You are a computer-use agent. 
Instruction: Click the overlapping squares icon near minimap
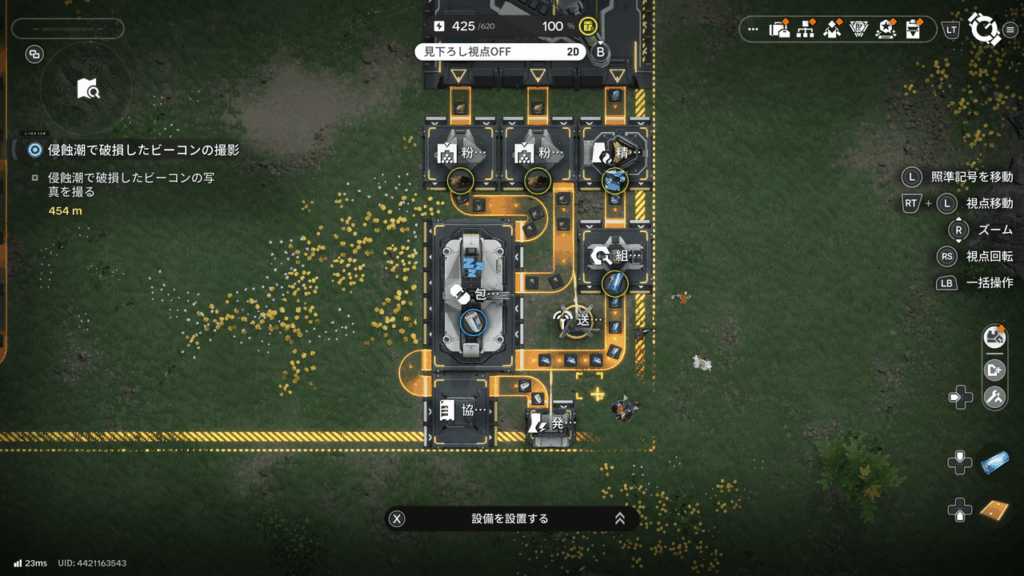click(35, 54)
